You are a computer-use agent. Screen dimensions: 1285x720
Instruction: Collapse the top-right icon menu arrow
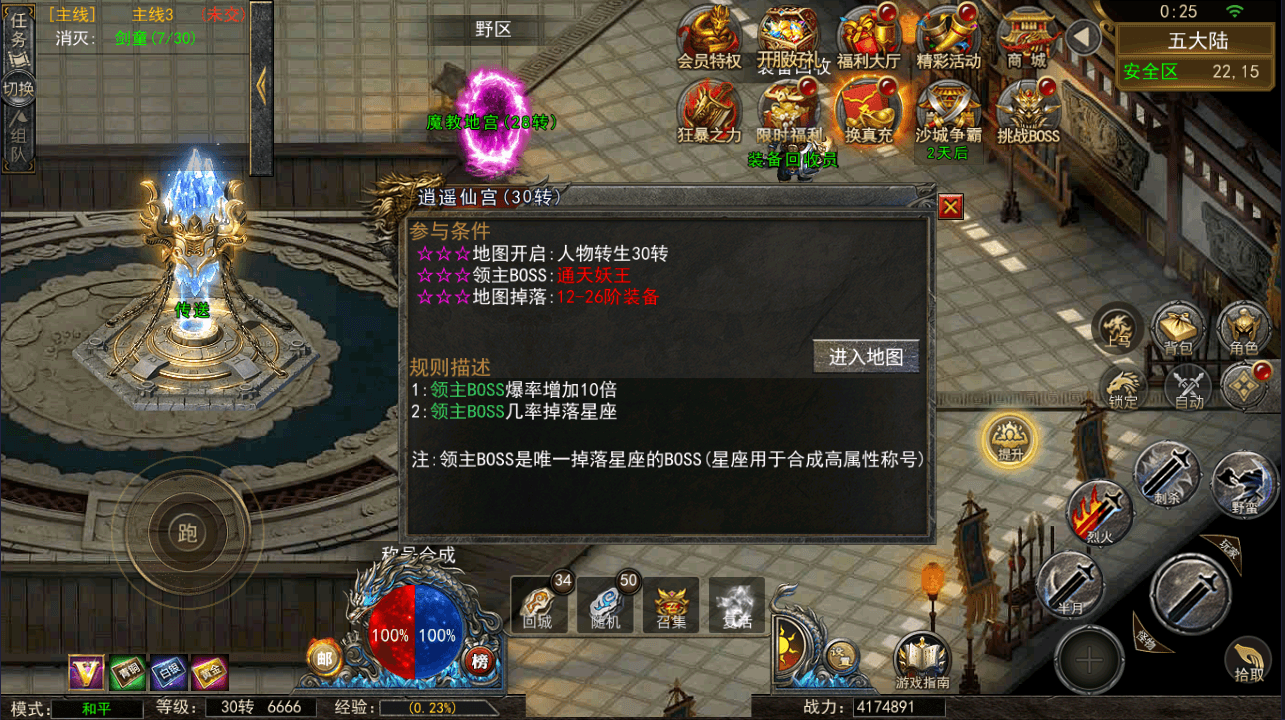tap(1082, 38)
